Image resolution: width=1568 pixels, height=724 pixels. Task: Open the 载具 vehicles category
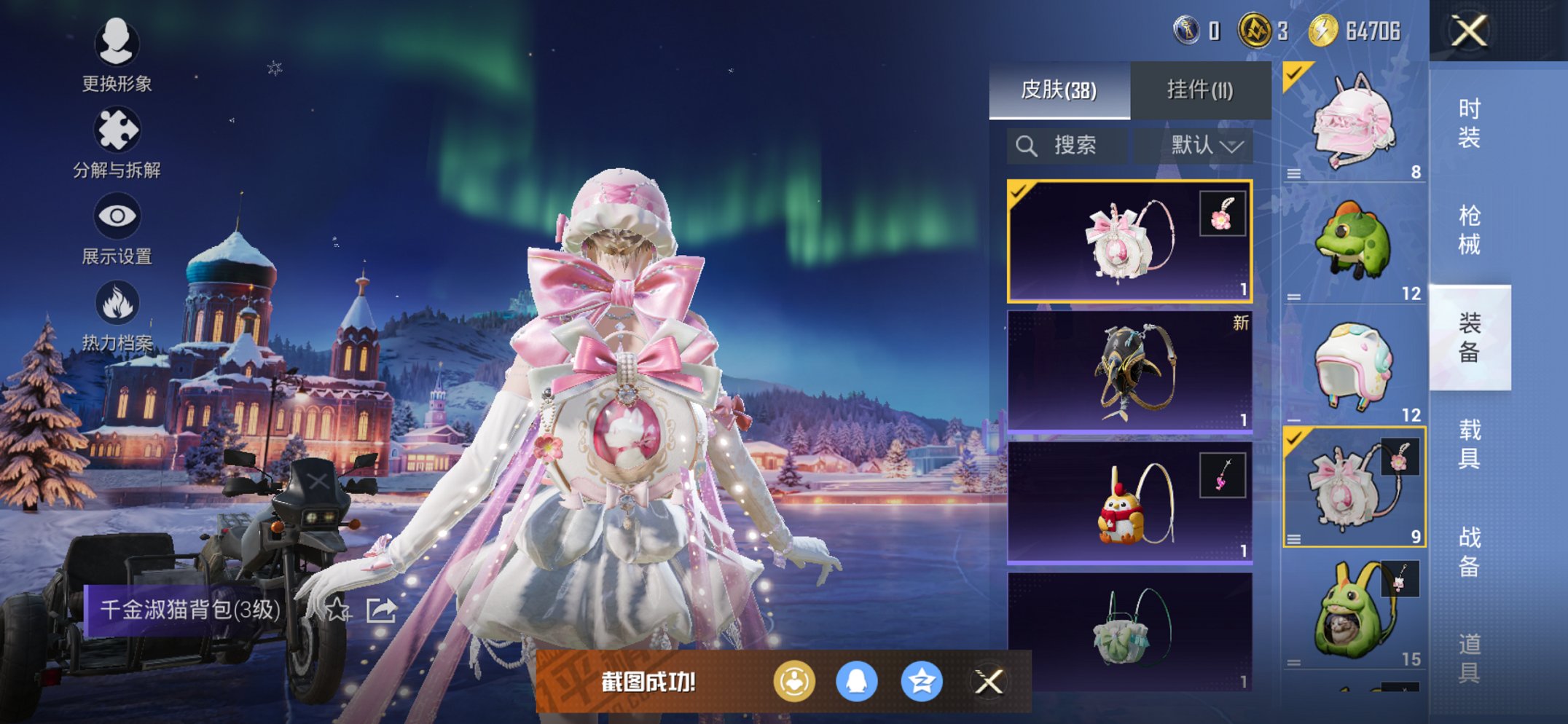tap(1469, 444)
